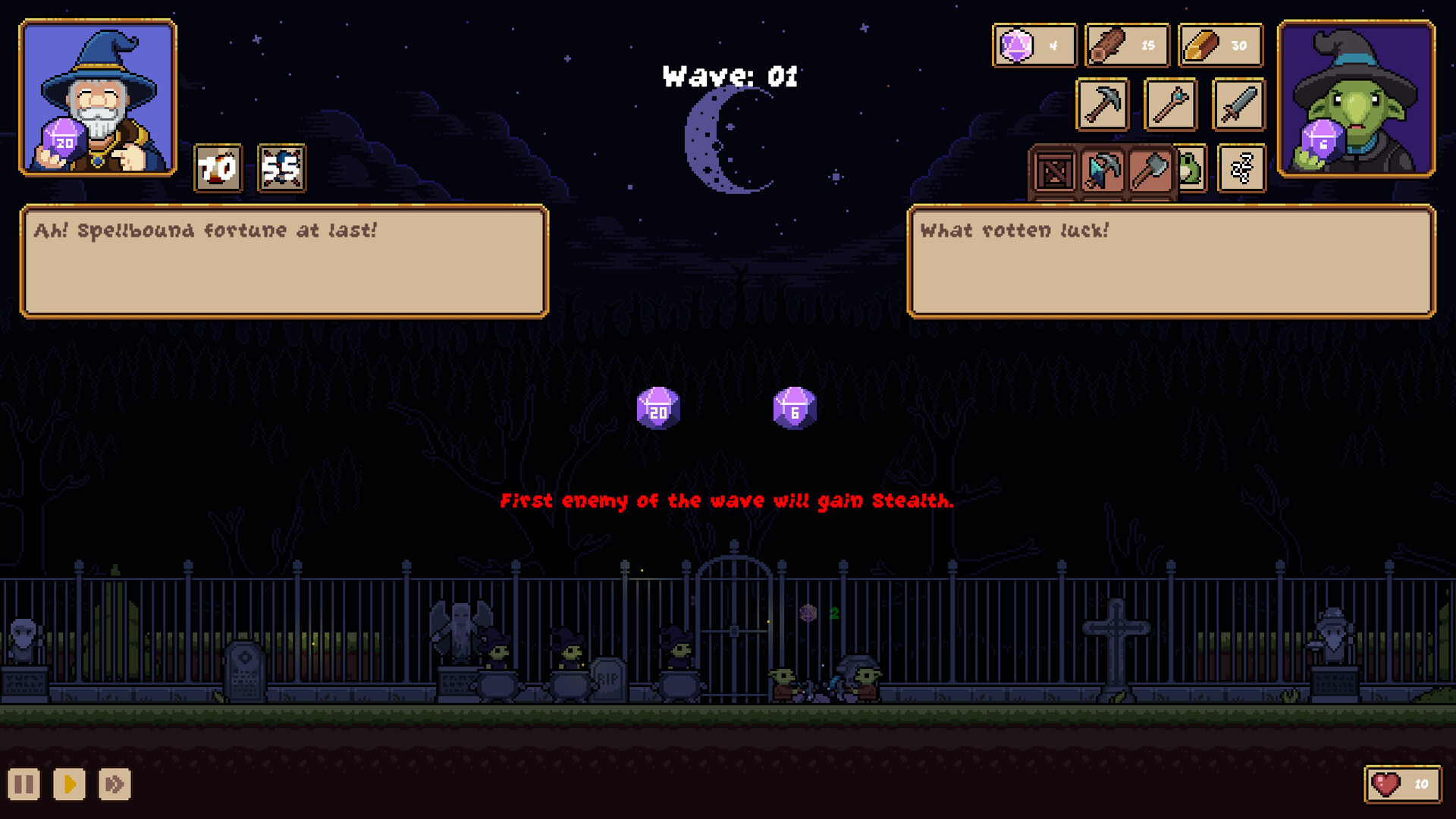Choose the blue crystal pickaxe upgrade
The height and width of the screenshot is (819, 1456).
[1103, 171]
